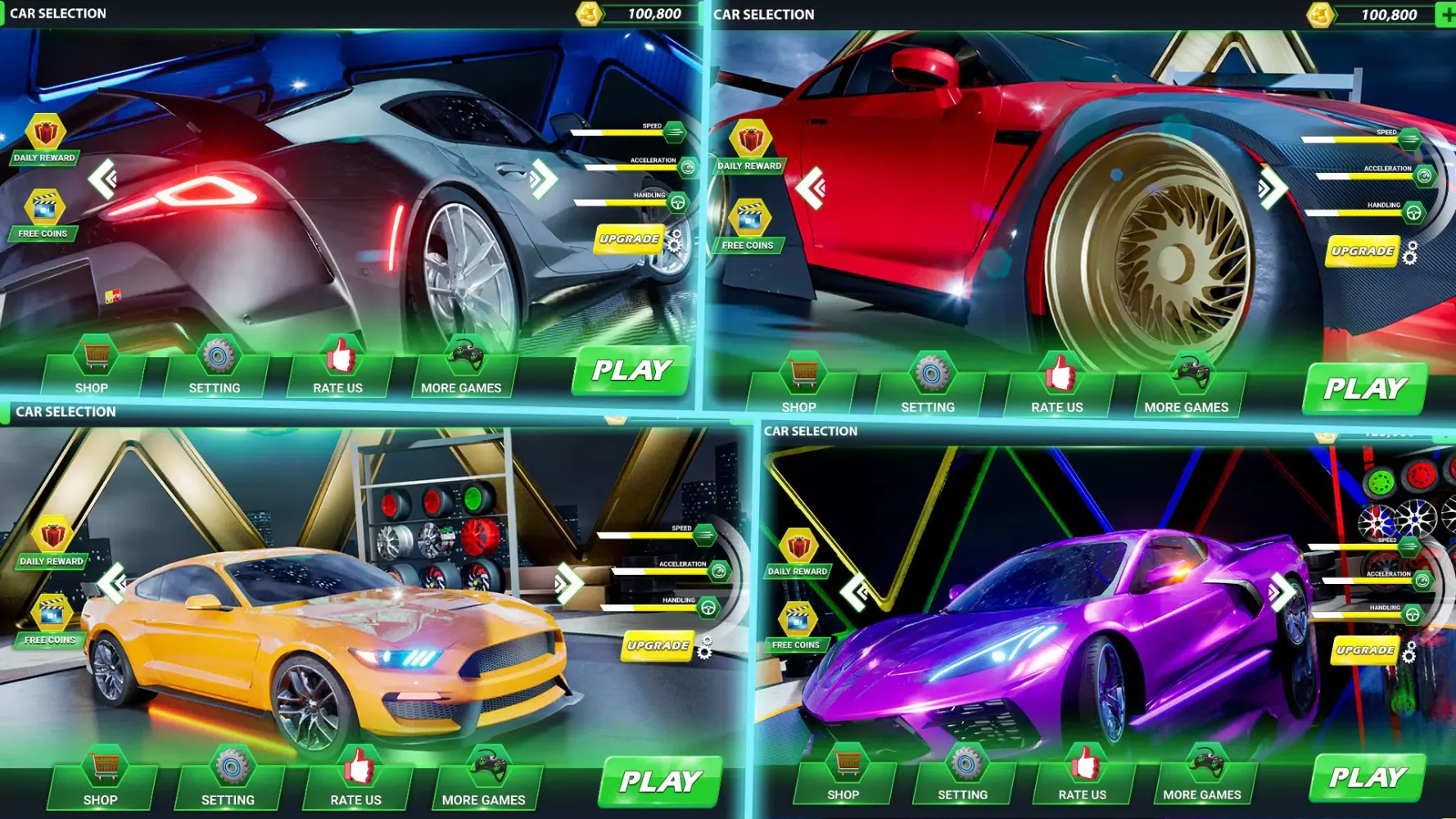This screenshot has height=819, width=1456.
Task: Click the coin badge in the currency bar
Action: click(x=588, y=13)
